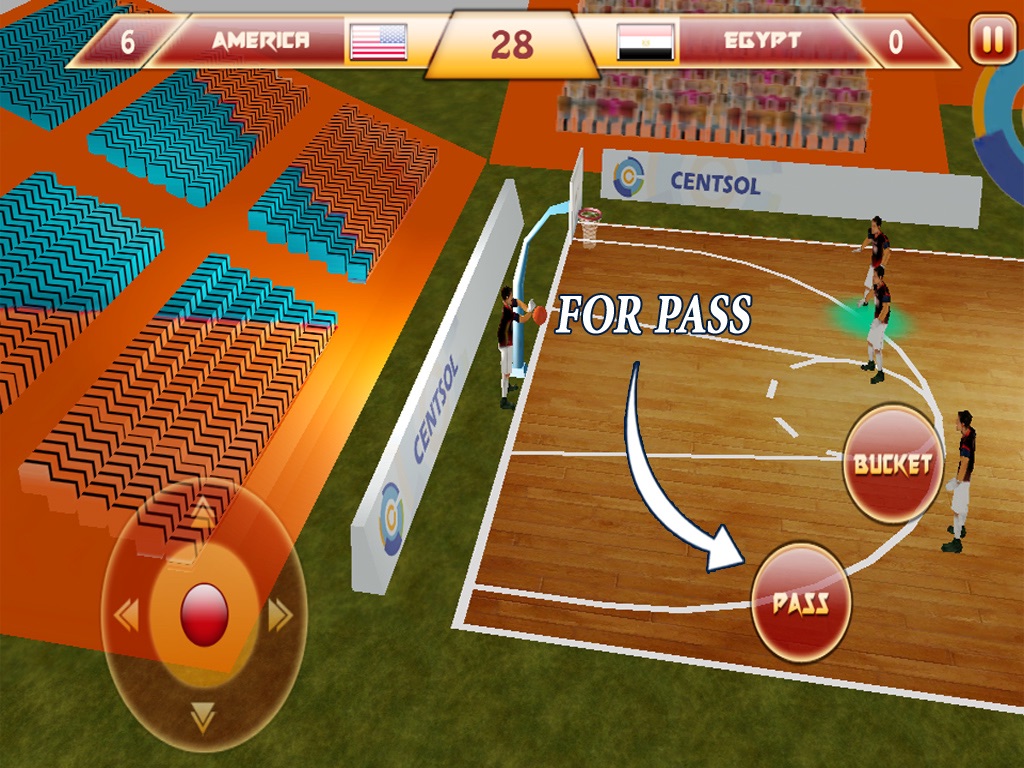
Task: Shoot with the BUCKET button
Action: point(892,464)
